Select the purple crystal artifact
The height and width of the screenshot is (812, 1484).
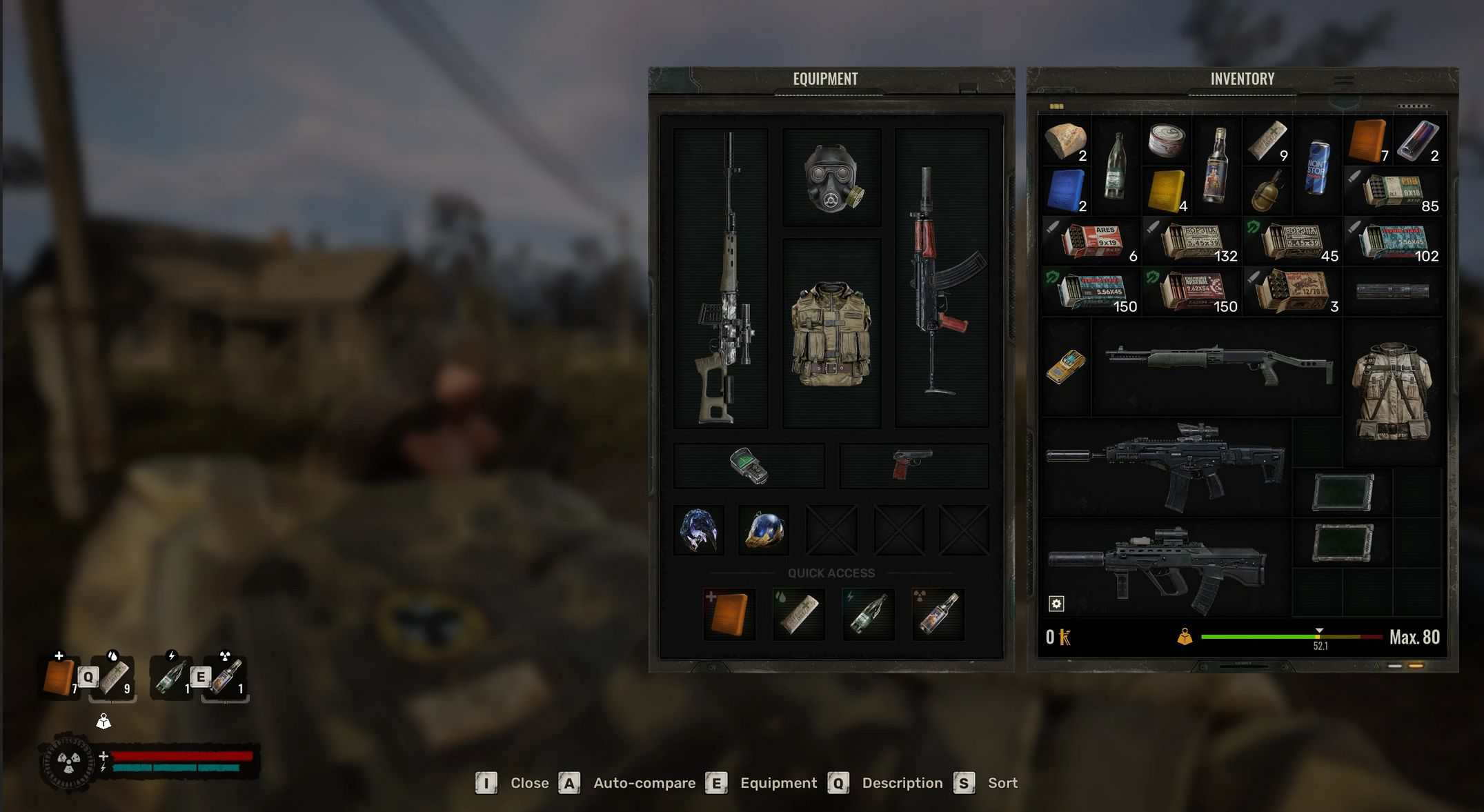[699, 531]
